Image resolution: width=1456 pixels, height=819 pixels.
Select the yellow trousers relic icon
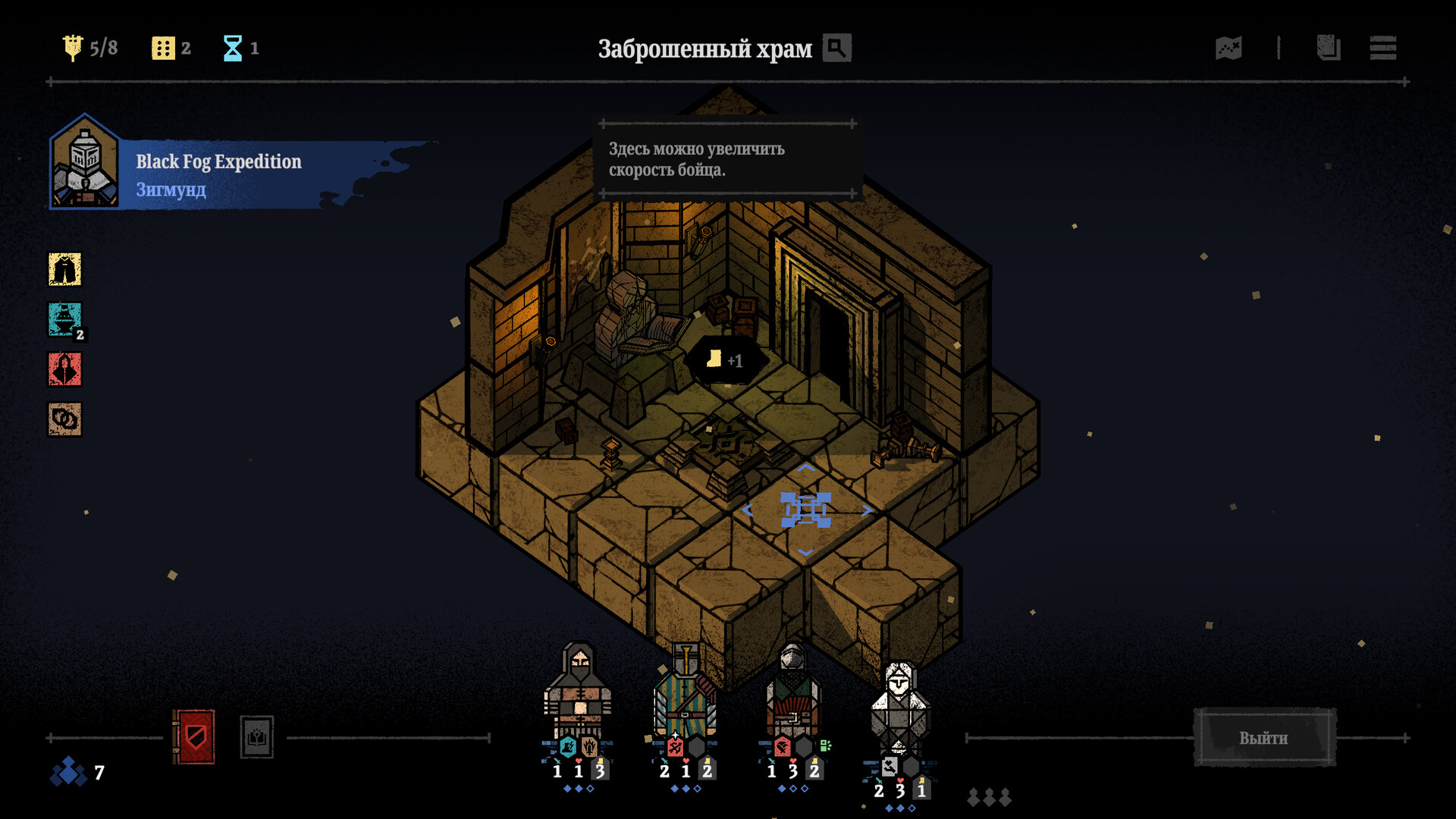click(x=65, y=269)
